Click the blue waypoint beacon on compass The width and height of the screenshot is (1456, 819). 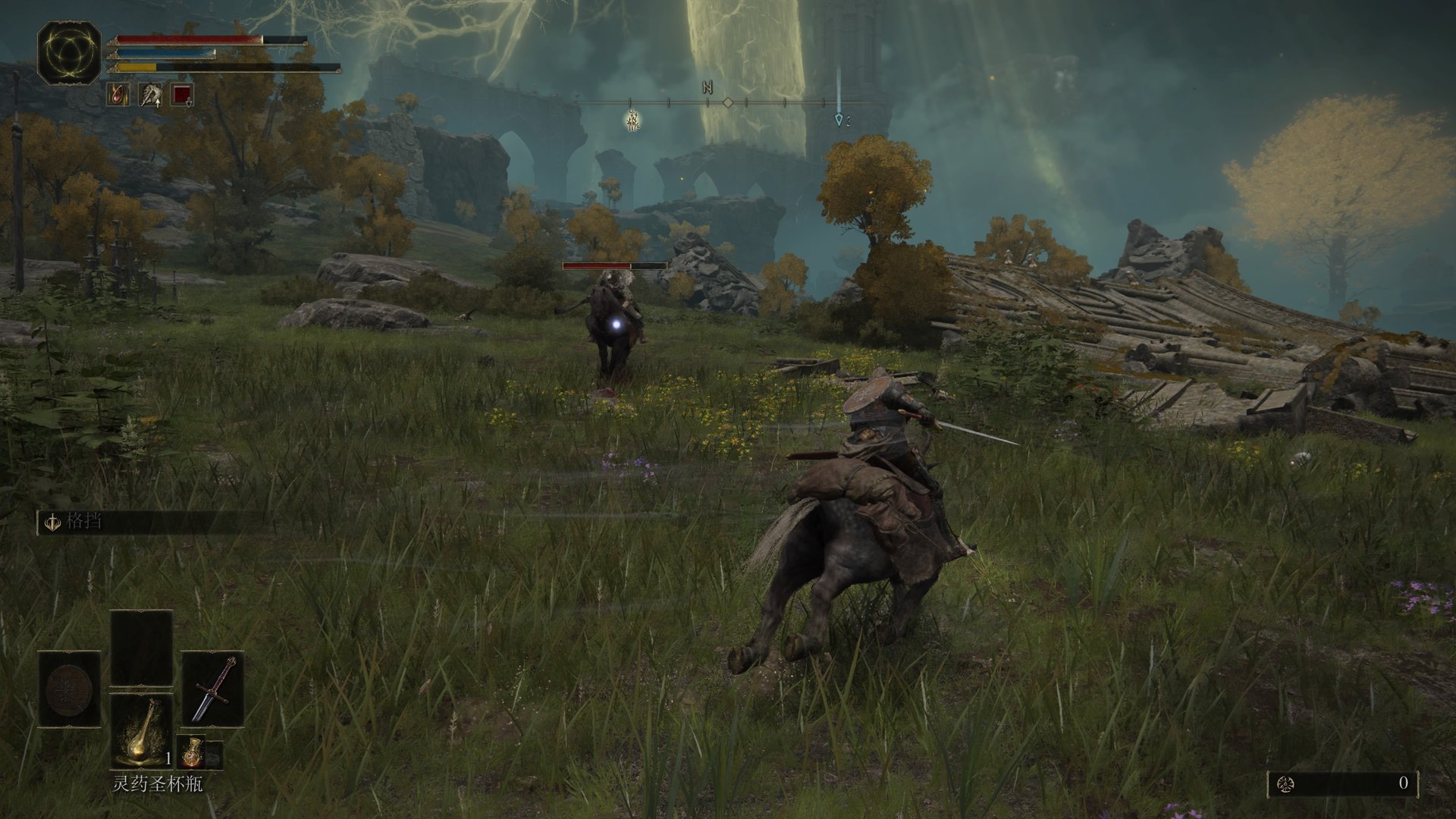(x=838, y=119)
